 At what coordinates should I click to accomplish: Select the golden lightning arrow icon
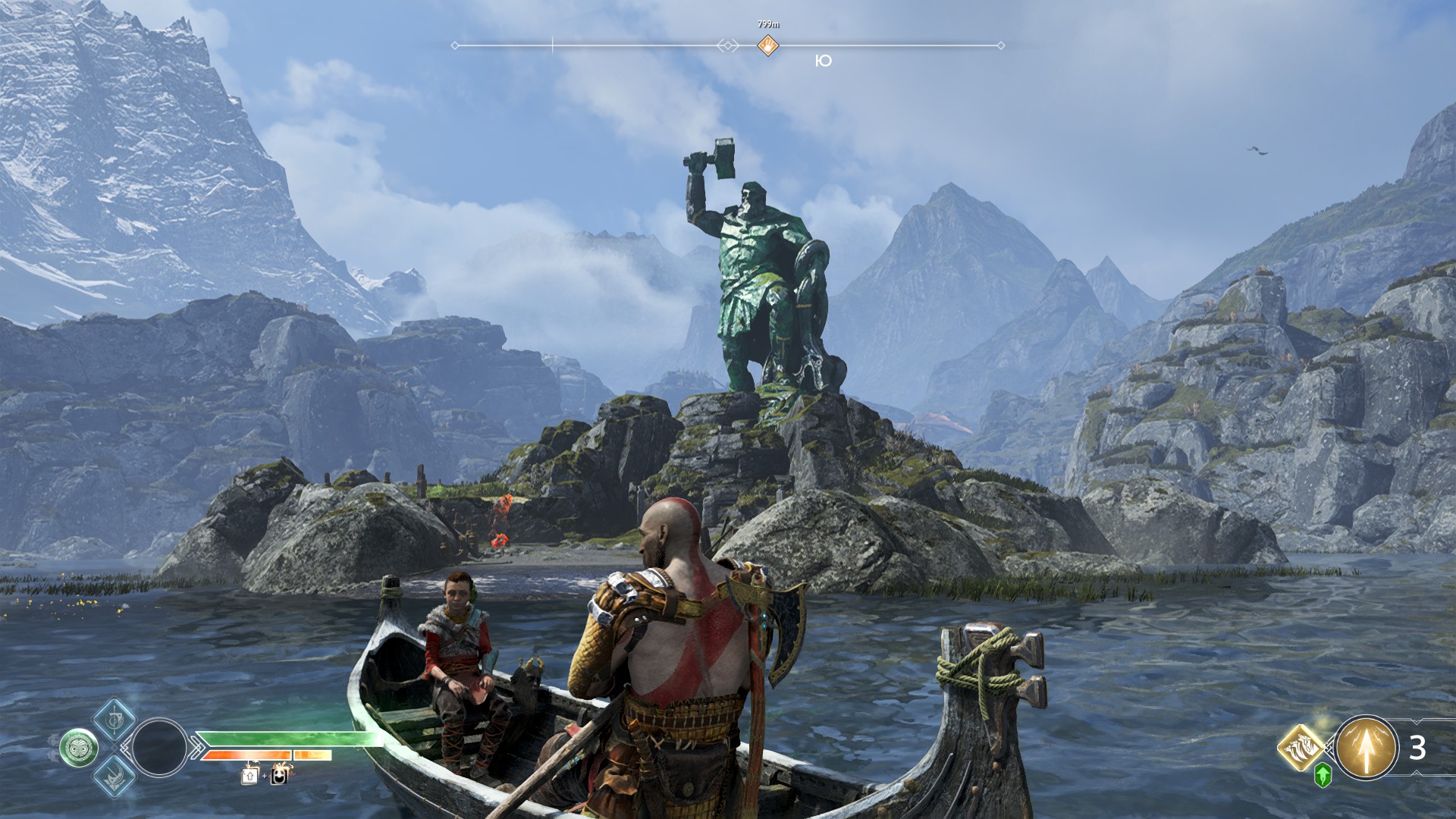pyautogui.click(x=1366, y=748)
